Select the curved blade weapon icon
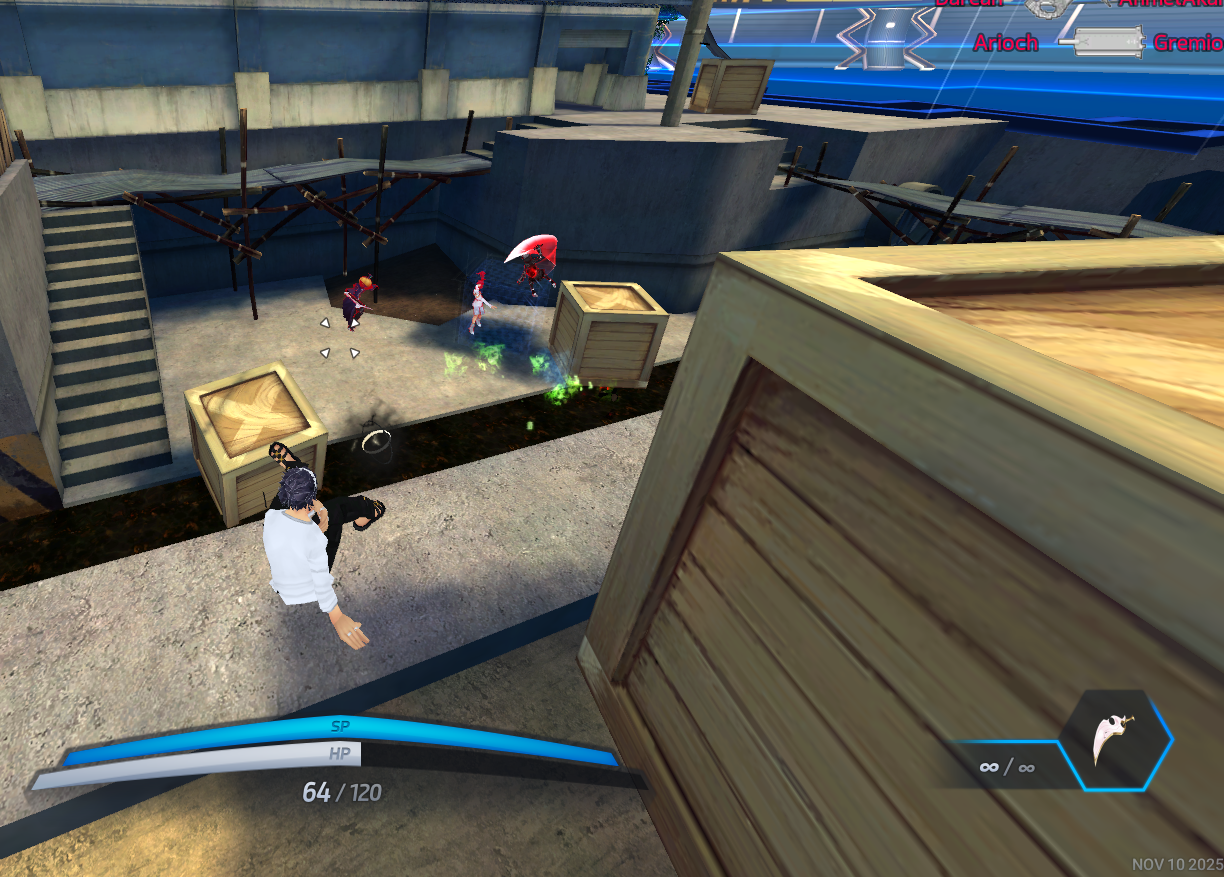1224x877 pixels. [x=1114, y=741]
